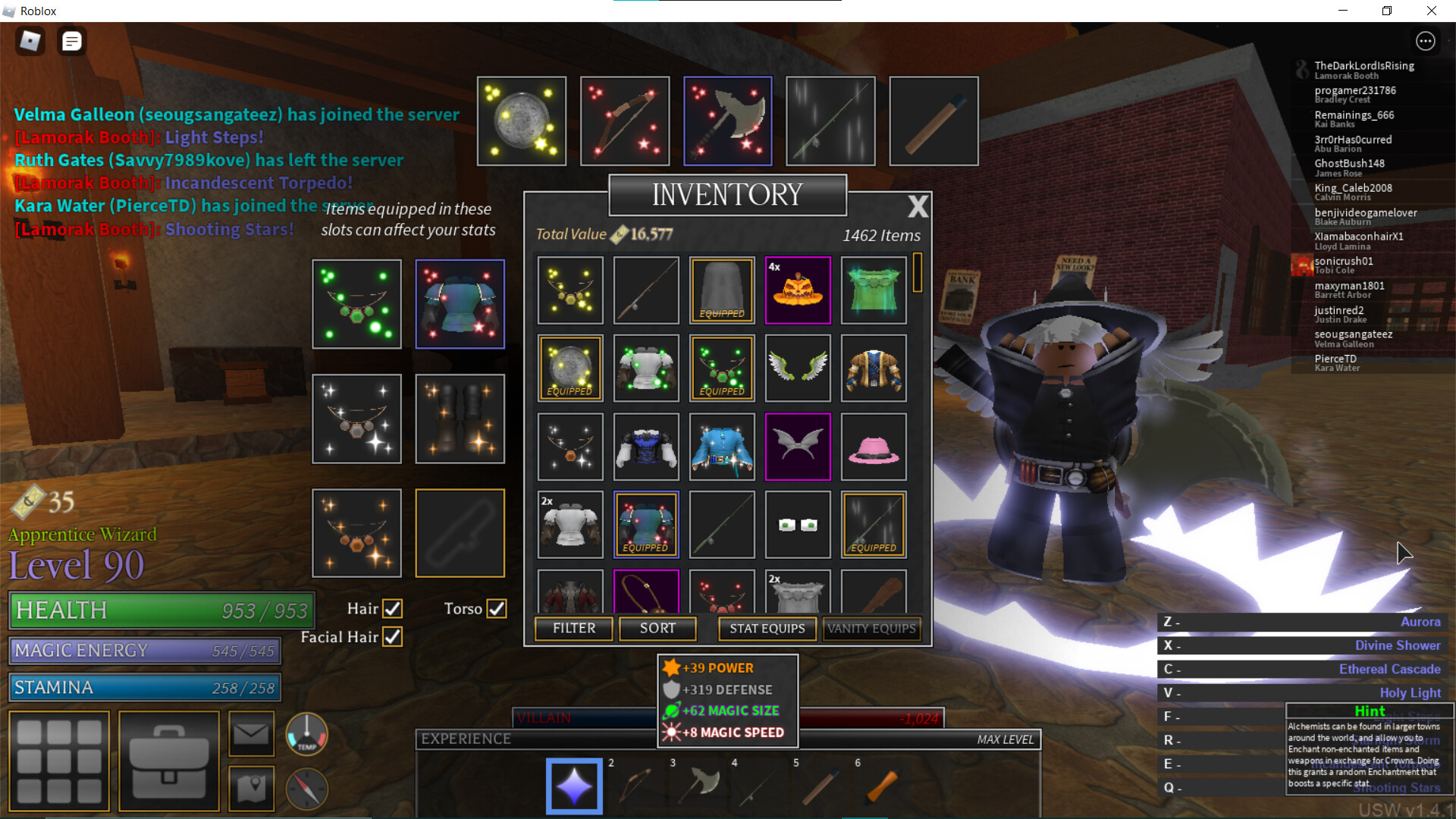Switch to the Vanity Equips tab

point(871,629)
